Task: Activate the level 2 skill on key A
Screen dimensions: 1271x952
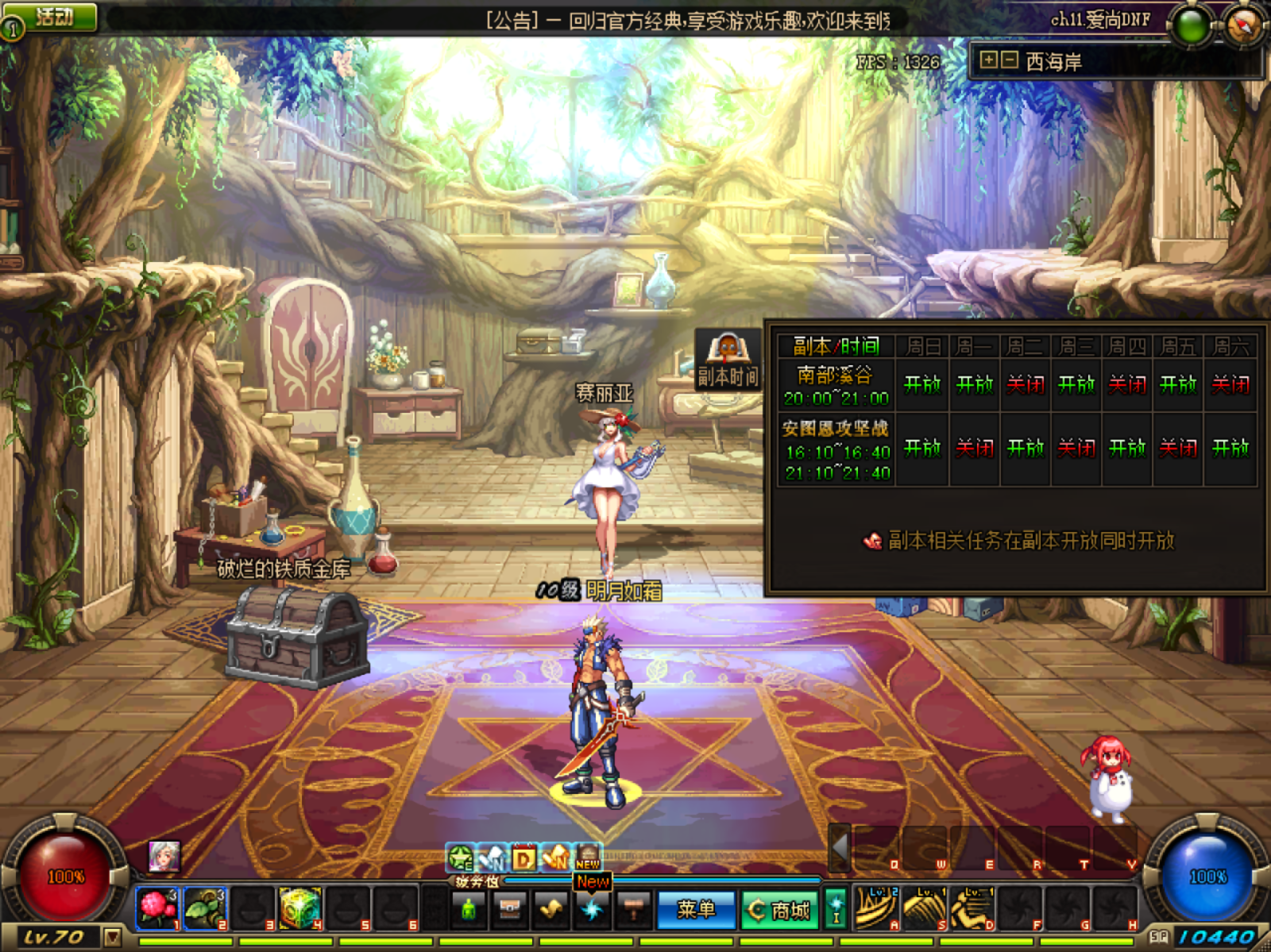Action: 875,907
